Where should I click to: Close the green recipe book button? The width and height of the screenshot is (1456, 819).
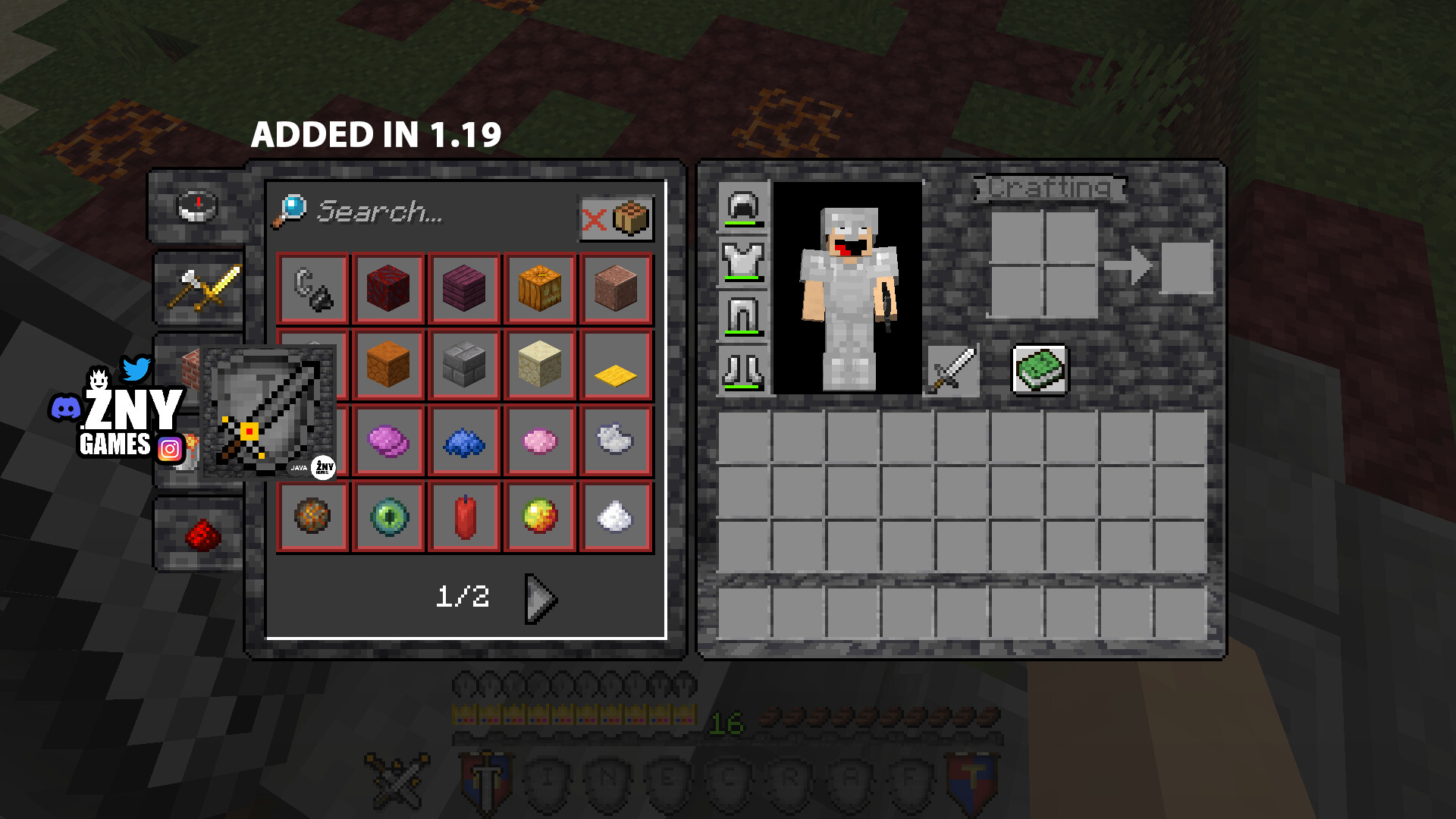(x=1040, y=370)
